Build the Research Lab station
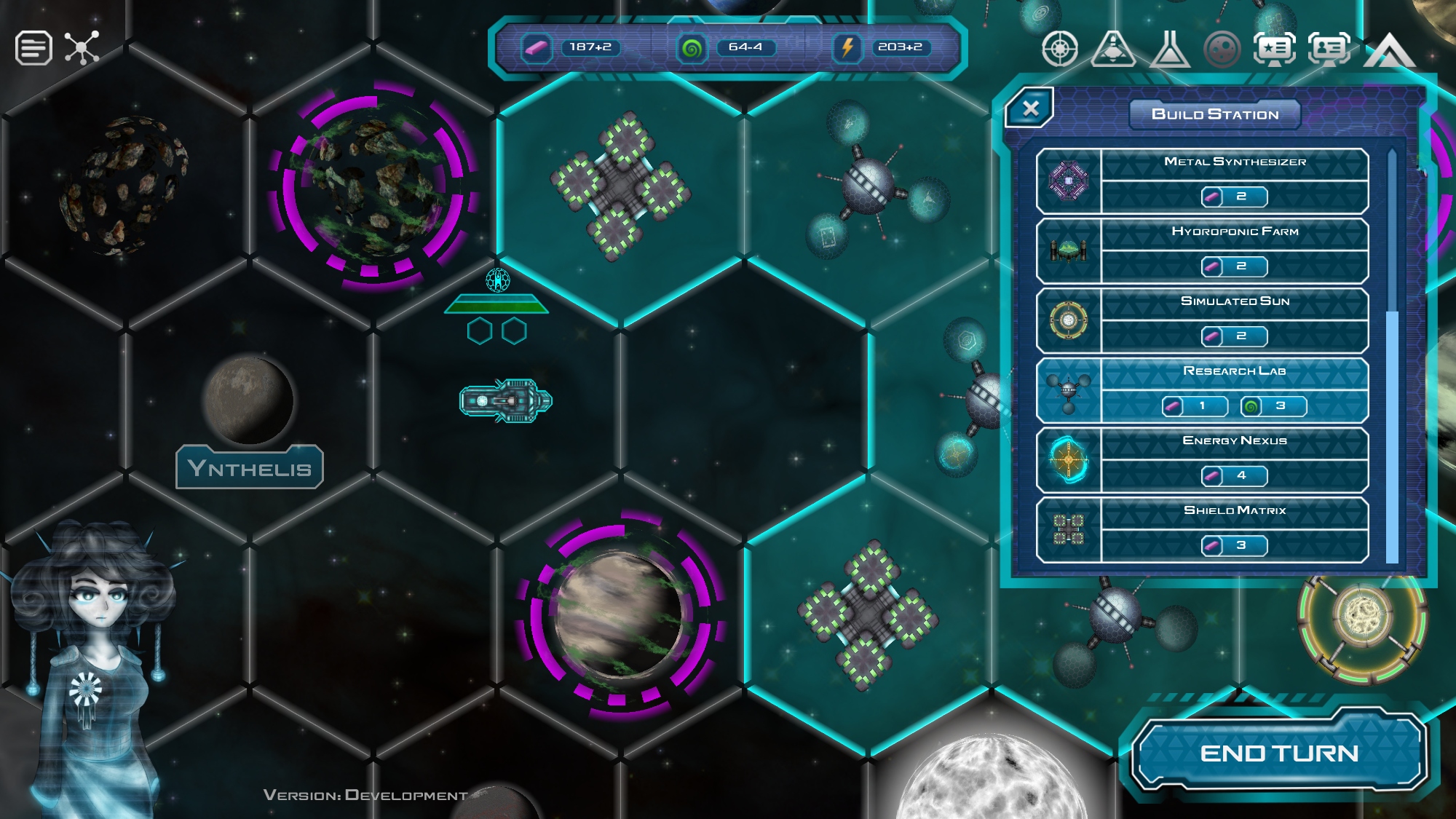Viewport: 1456px width, 819px height. pos(1202,390)
